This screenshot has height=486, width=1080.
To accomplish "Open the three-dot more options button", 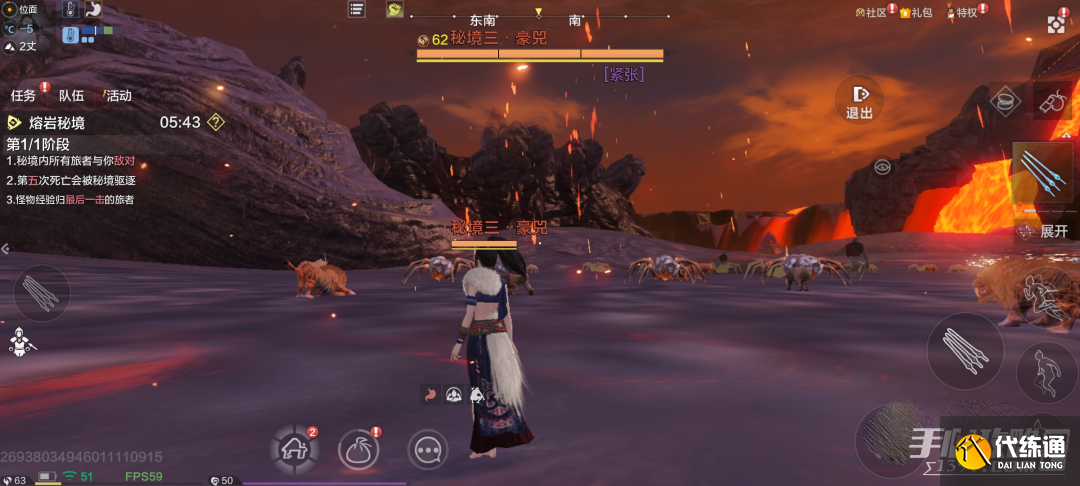I will pos(428,450).
